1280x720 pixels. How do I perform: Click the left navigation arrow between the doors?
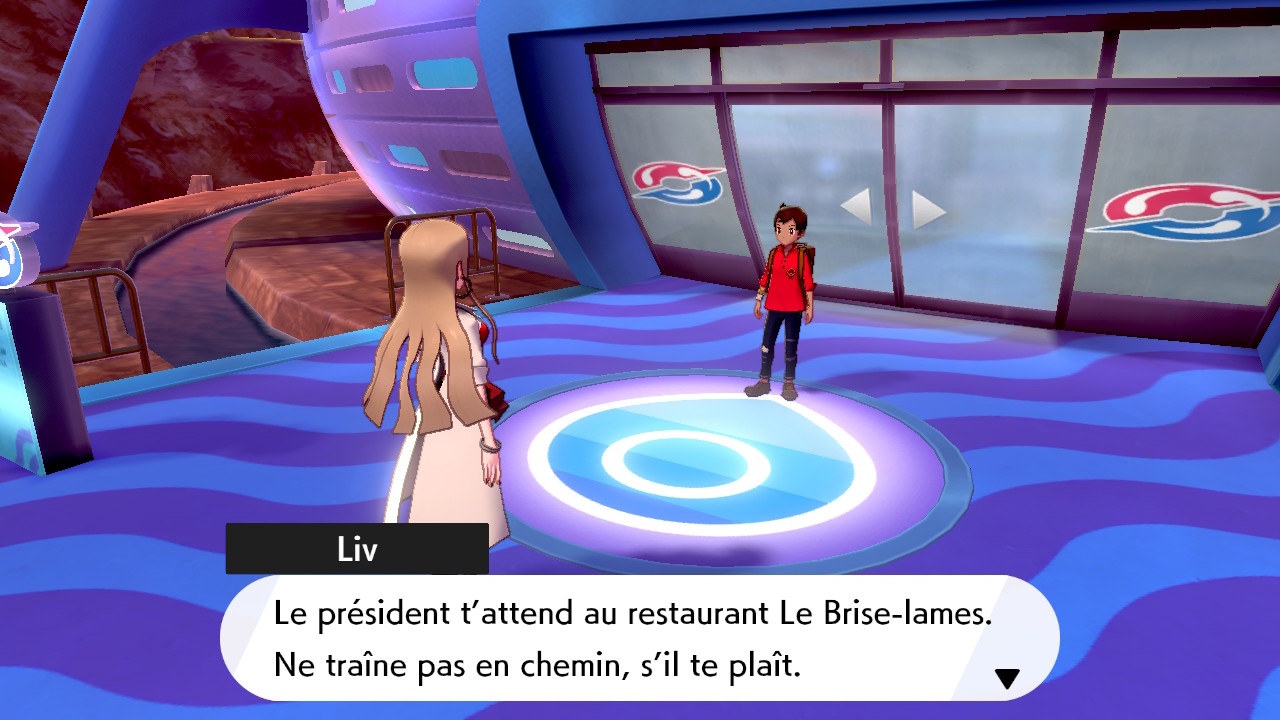click(858, 206)
